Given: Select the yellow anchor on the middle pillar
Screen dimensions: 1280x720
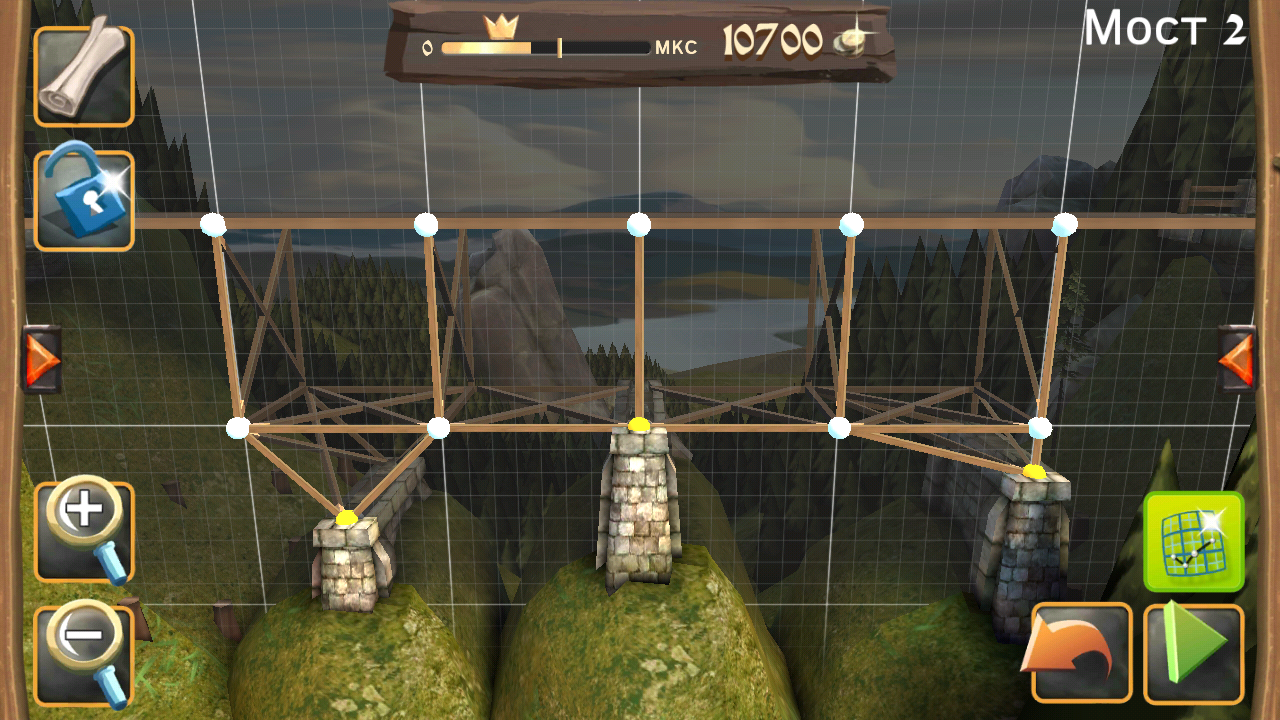Looking at the screenshot, I should [x=639, y=423].
